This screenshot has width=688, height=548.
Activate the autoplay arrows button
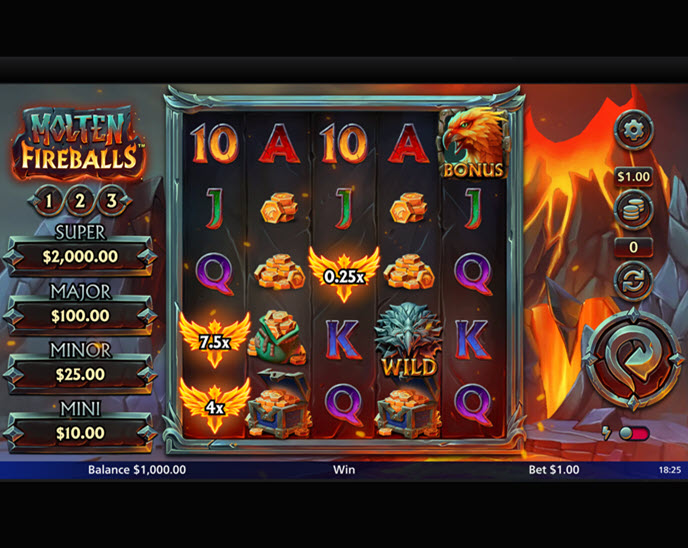pyautogui.click(x=633, y=281)
